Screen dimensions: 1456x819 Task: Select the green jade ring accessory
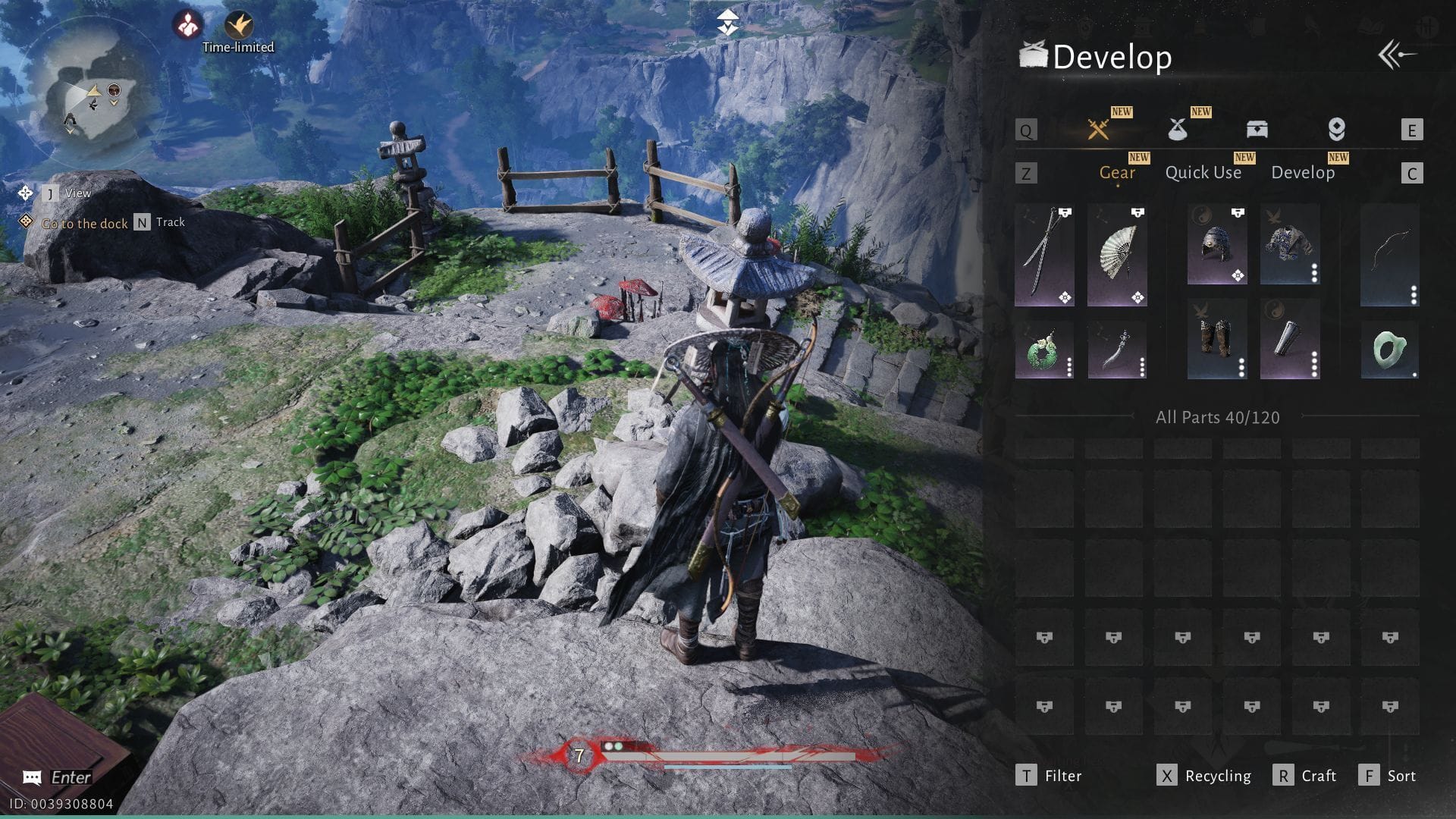(x=1390, y=349)
